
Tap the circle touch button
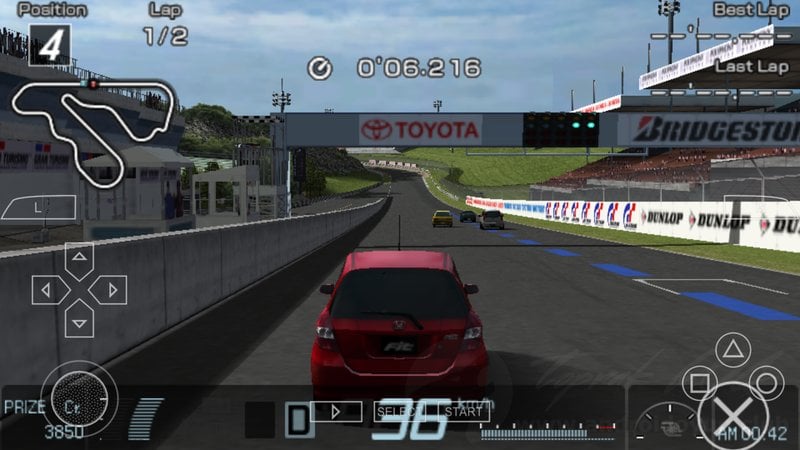[767, 383]
